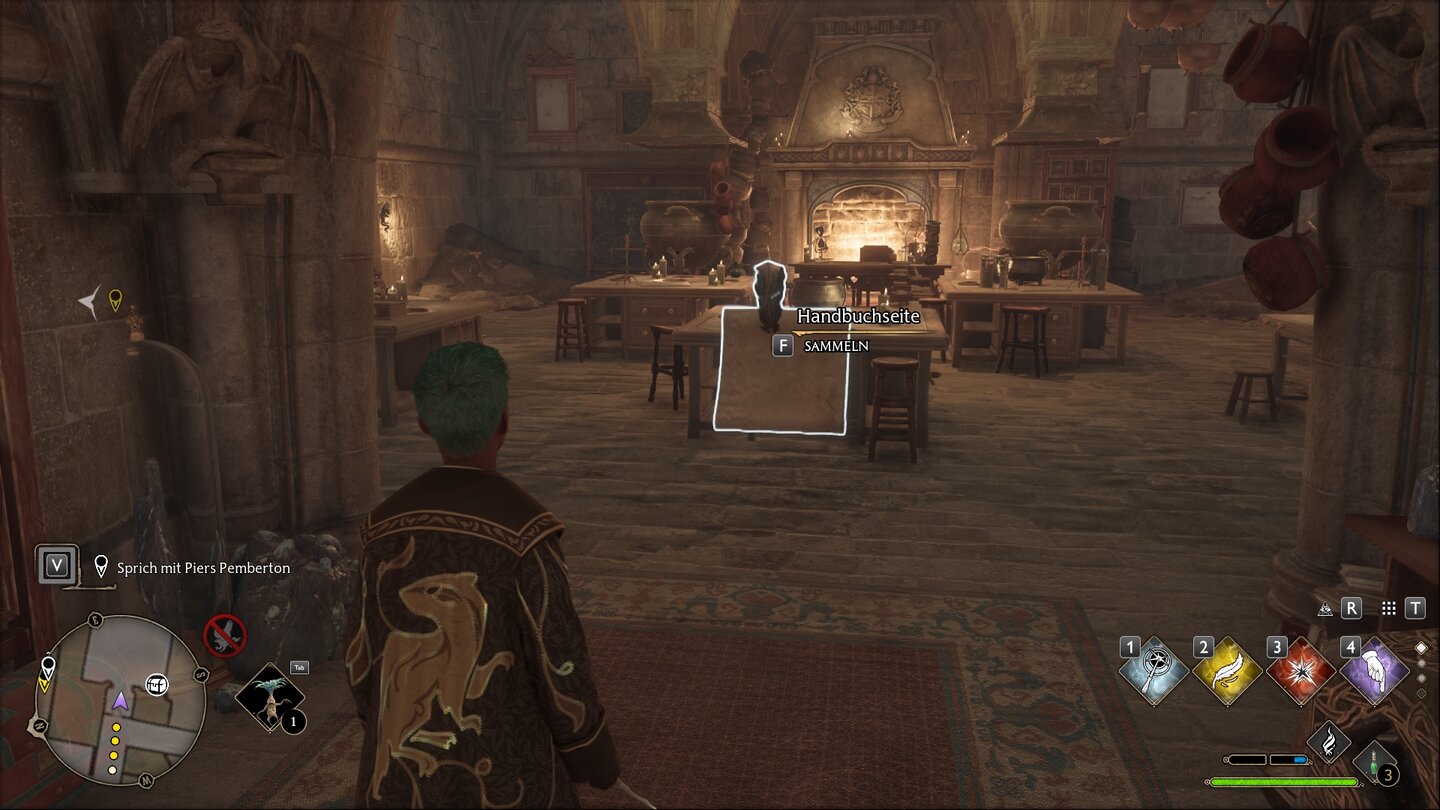Screen dimensions: 1440x810
Task: Expand the quest tracker with the V key prompt
Action: 55,565
